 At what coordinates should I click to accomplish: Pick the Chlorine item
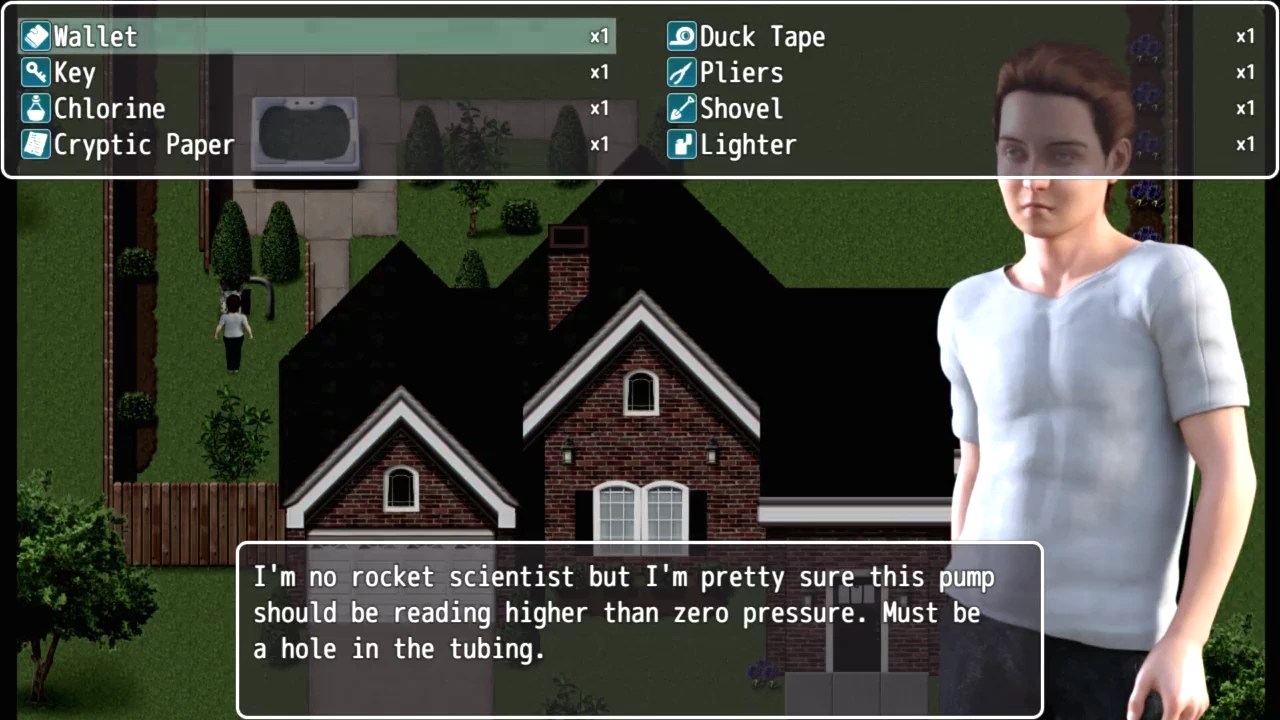coord(109,109)
